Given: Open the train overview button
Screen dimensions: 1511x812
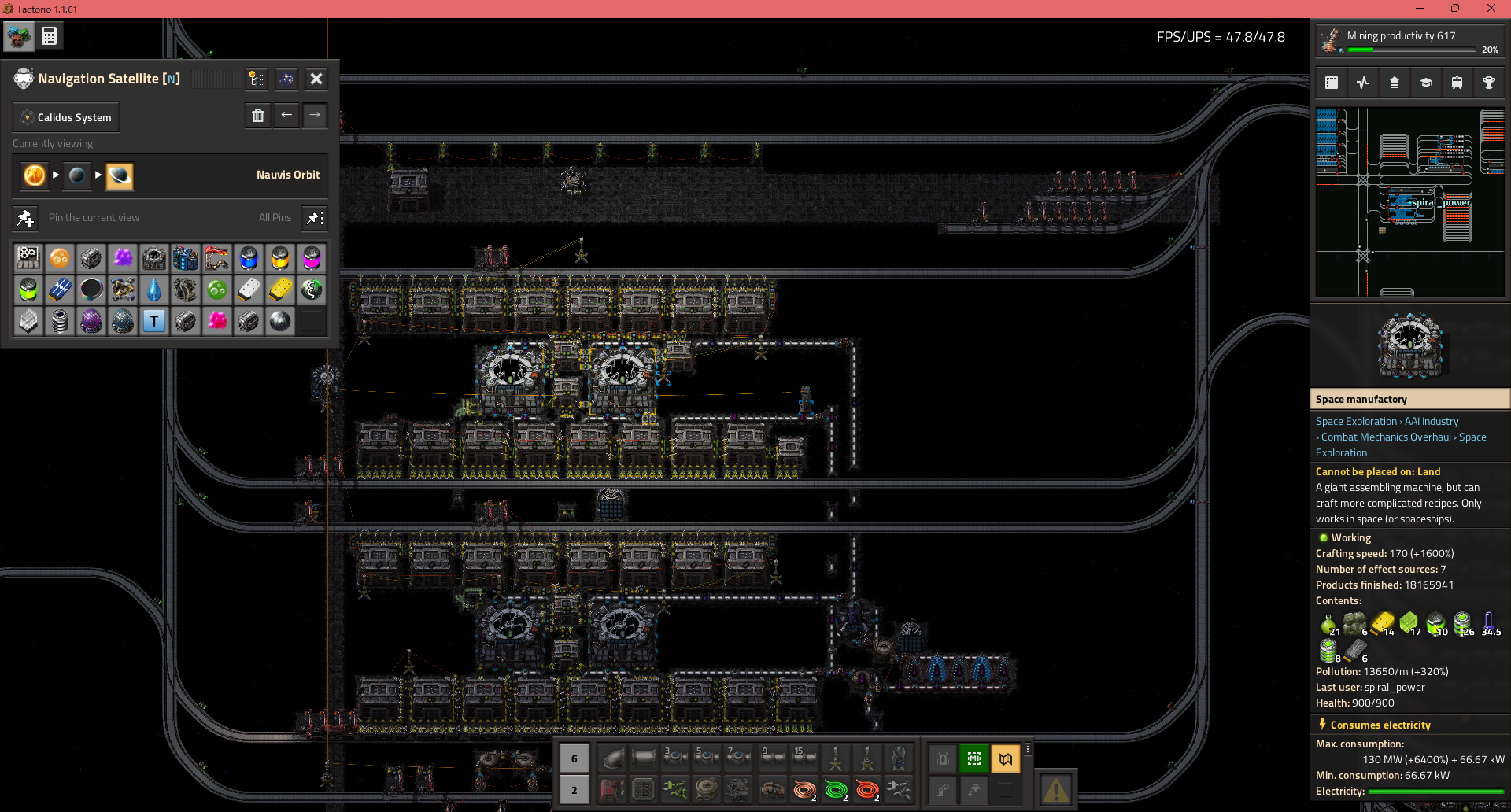Looking at the screenshot, I should pyautogui.click(x=1457, y=83).
